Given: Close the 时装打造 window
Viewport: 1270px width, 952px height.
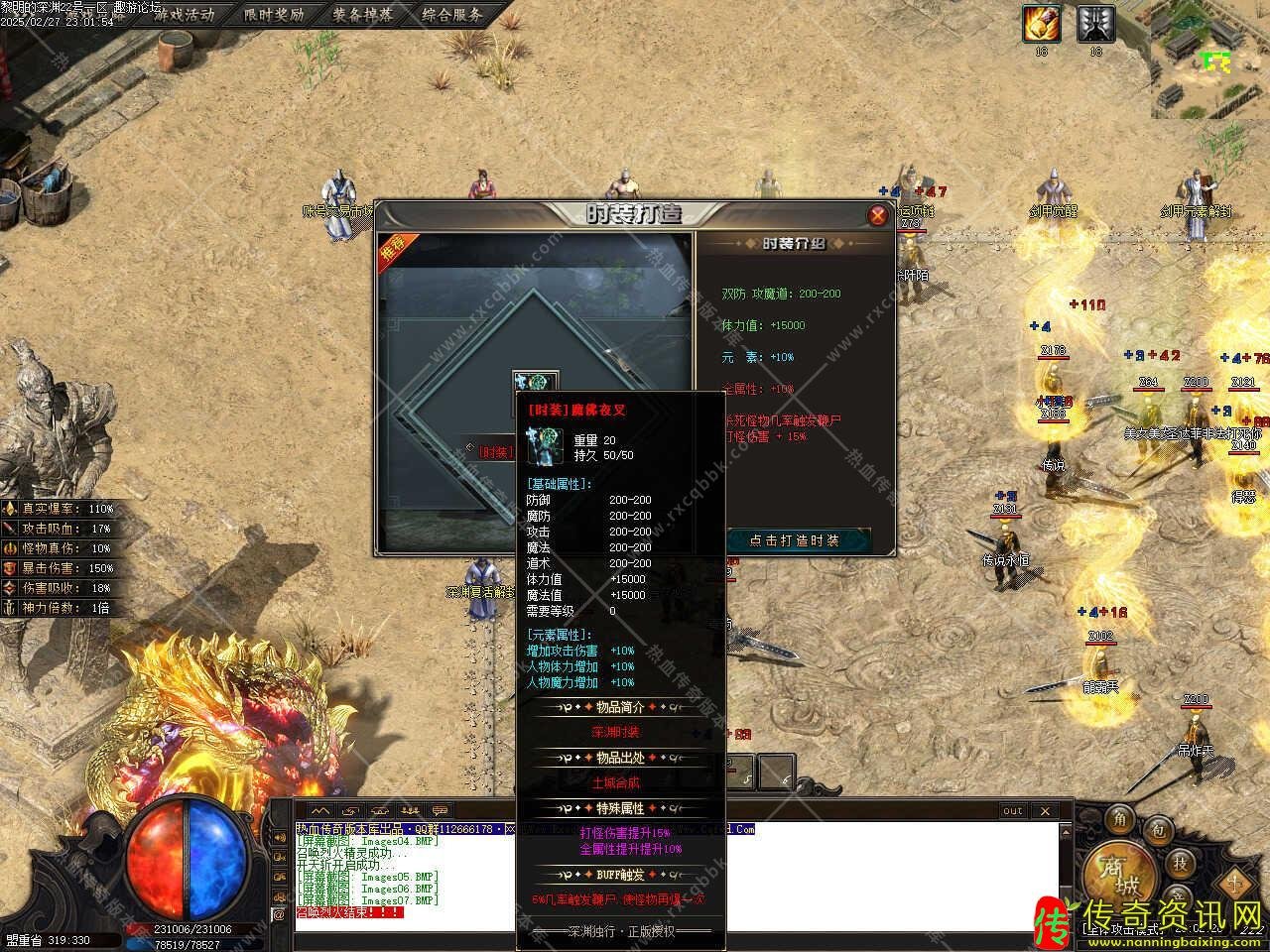Looking at the screenshot, I should [x=877, y=215].
